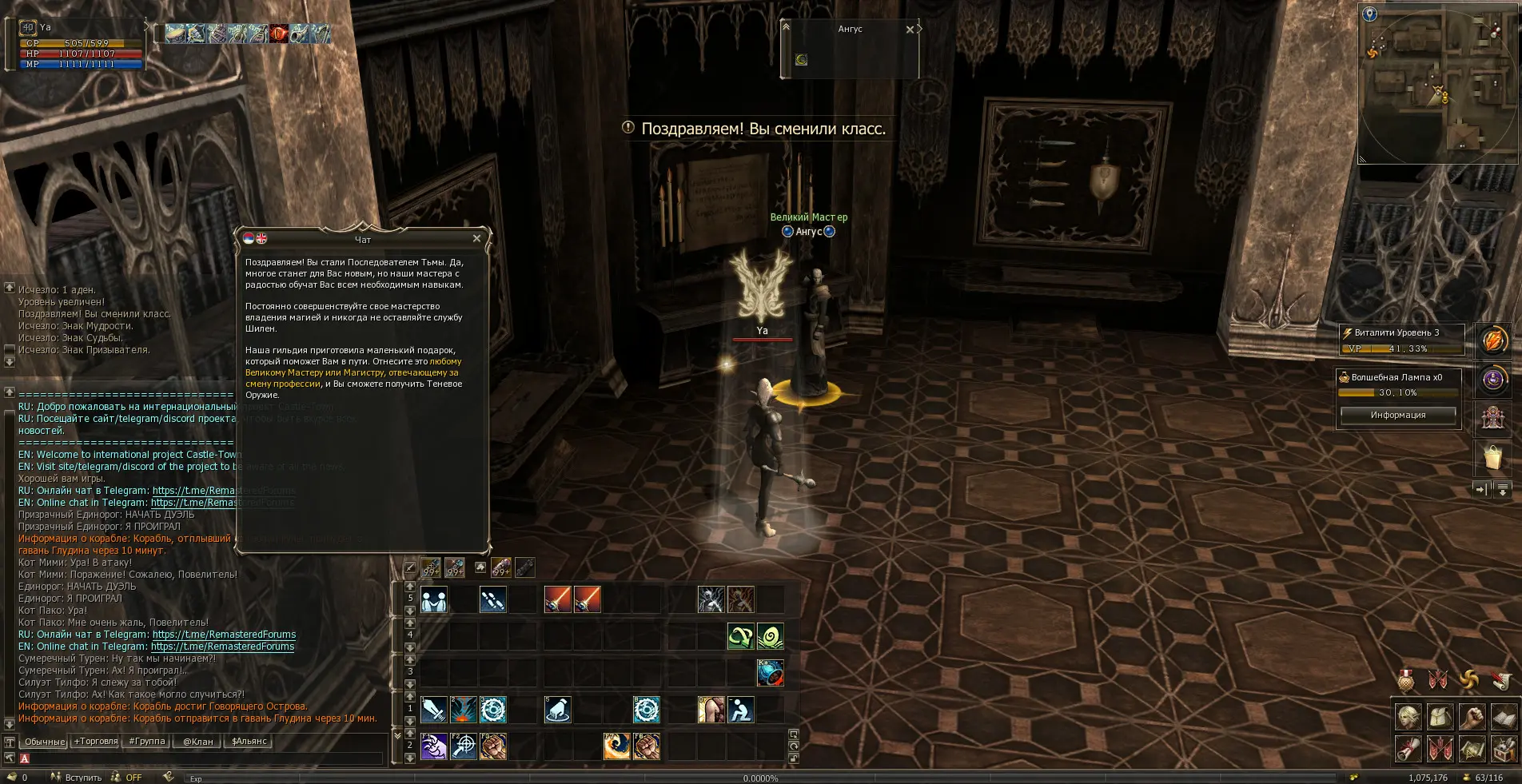This screenshot has width=1522, height=784.
Task: Open the character portrait menu icon
Action: (1408, 718)
